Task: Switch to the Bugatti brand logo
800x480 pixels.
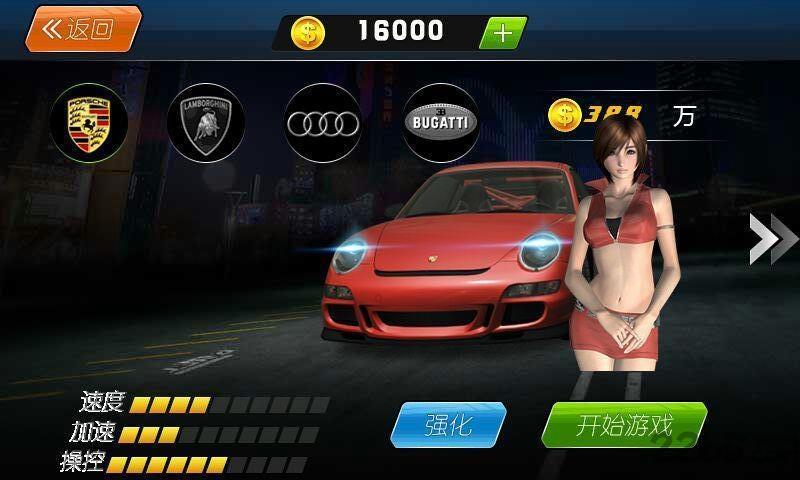Action: click(x=440, y=122)
